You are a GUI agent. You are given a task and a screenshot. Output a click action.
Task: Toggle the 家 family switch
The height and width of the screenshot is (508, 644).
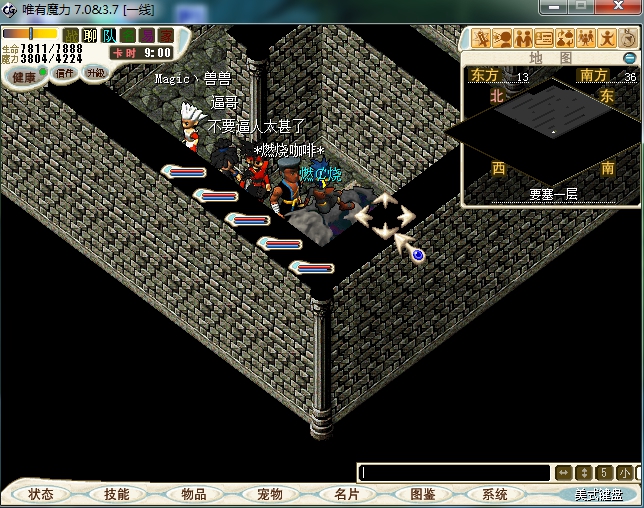tap(165, 35)
